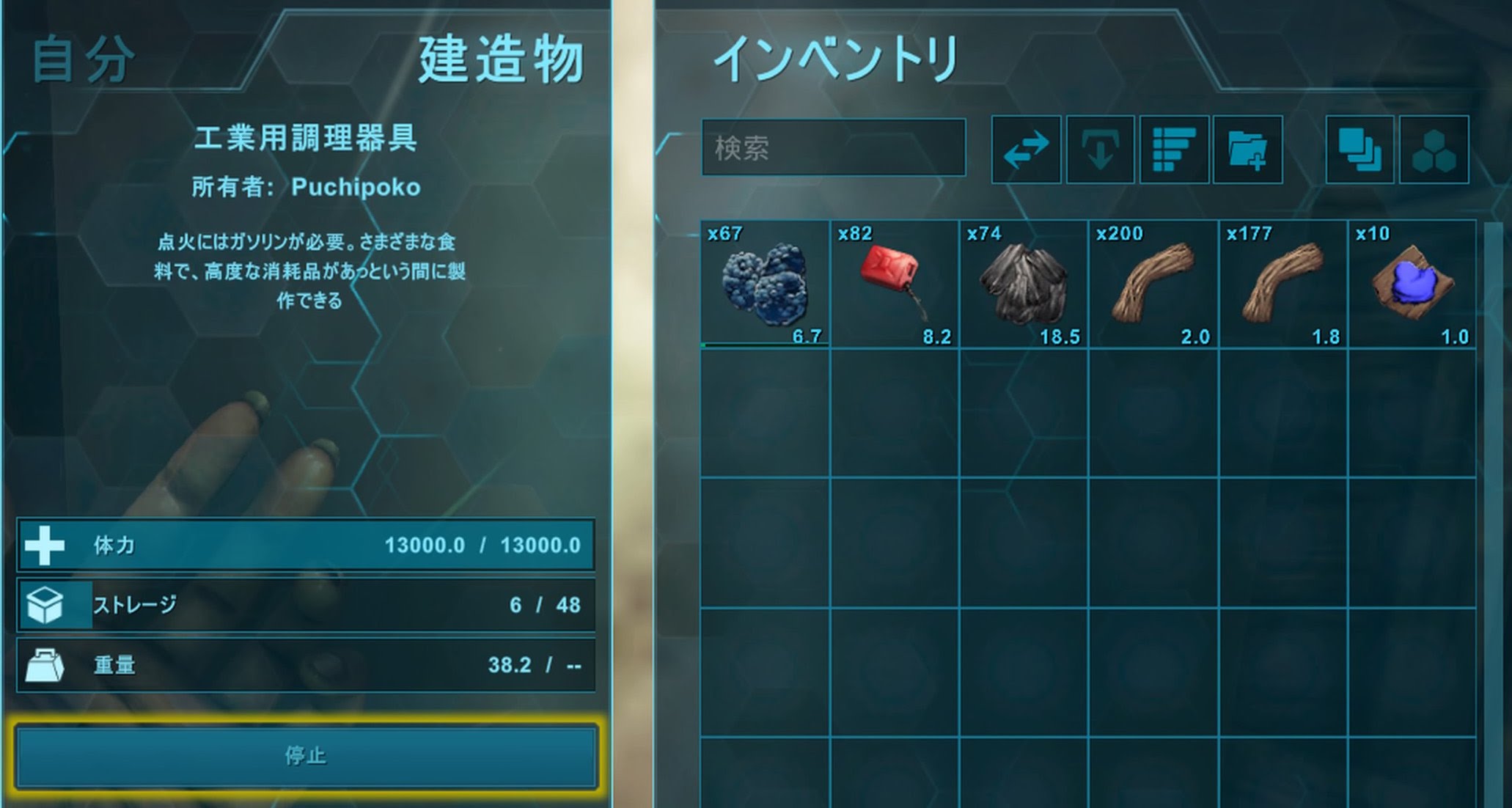Click the transfer-all arrows icon

[1026, 150]
